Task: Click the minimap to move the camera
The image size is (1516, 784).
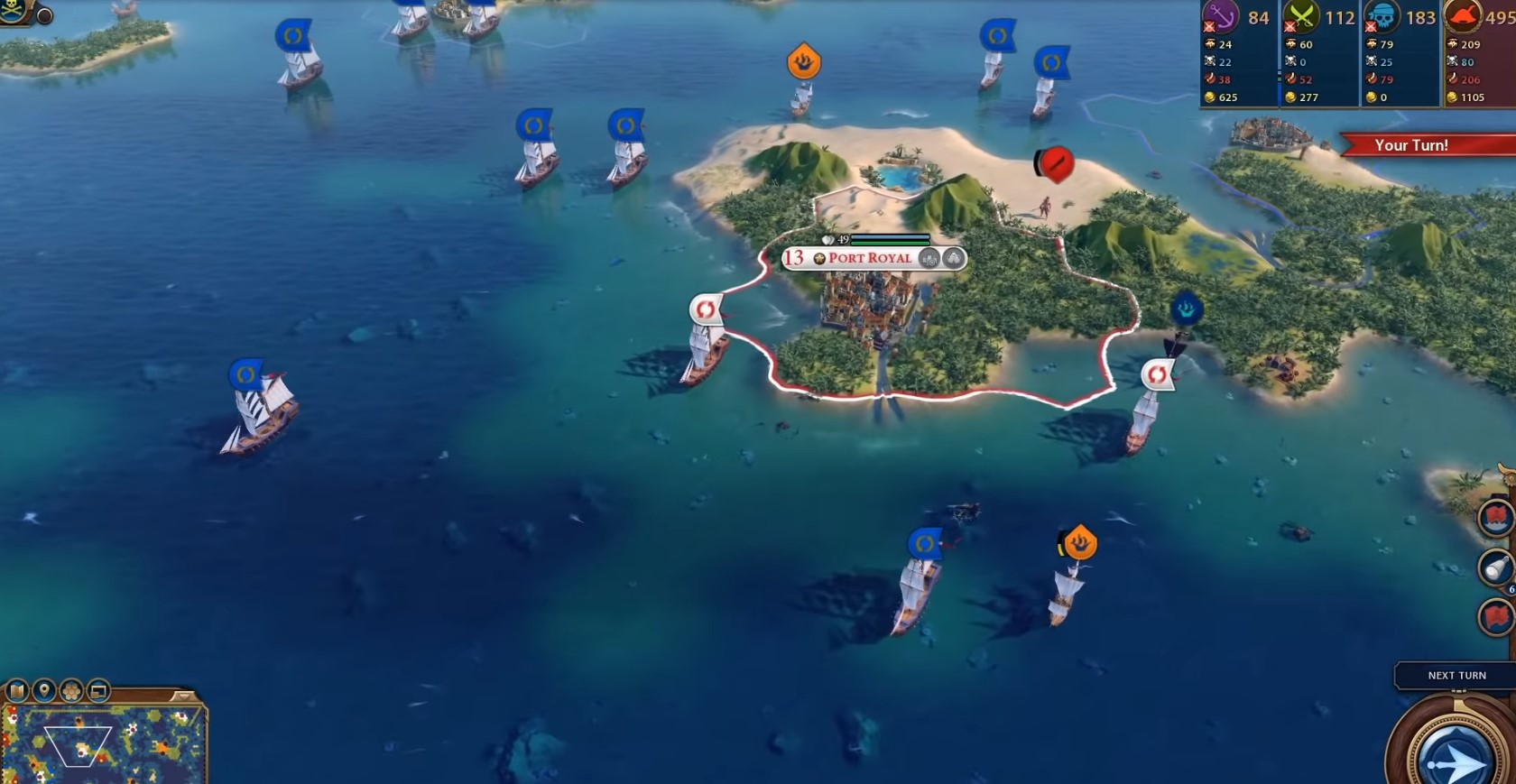Action: coord(104,745)
